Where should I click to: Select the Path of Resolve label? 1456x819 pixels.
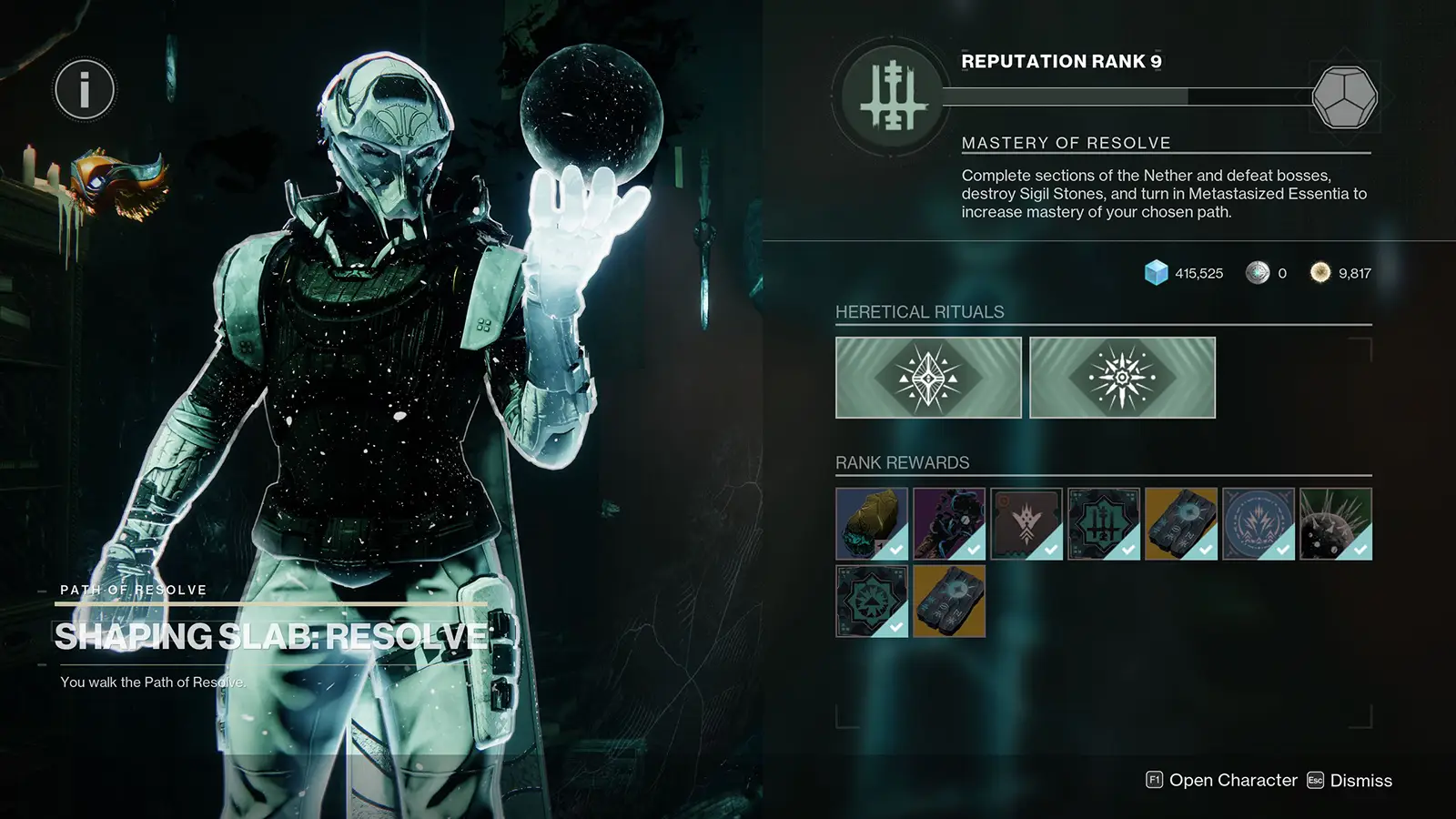point(133,590)
